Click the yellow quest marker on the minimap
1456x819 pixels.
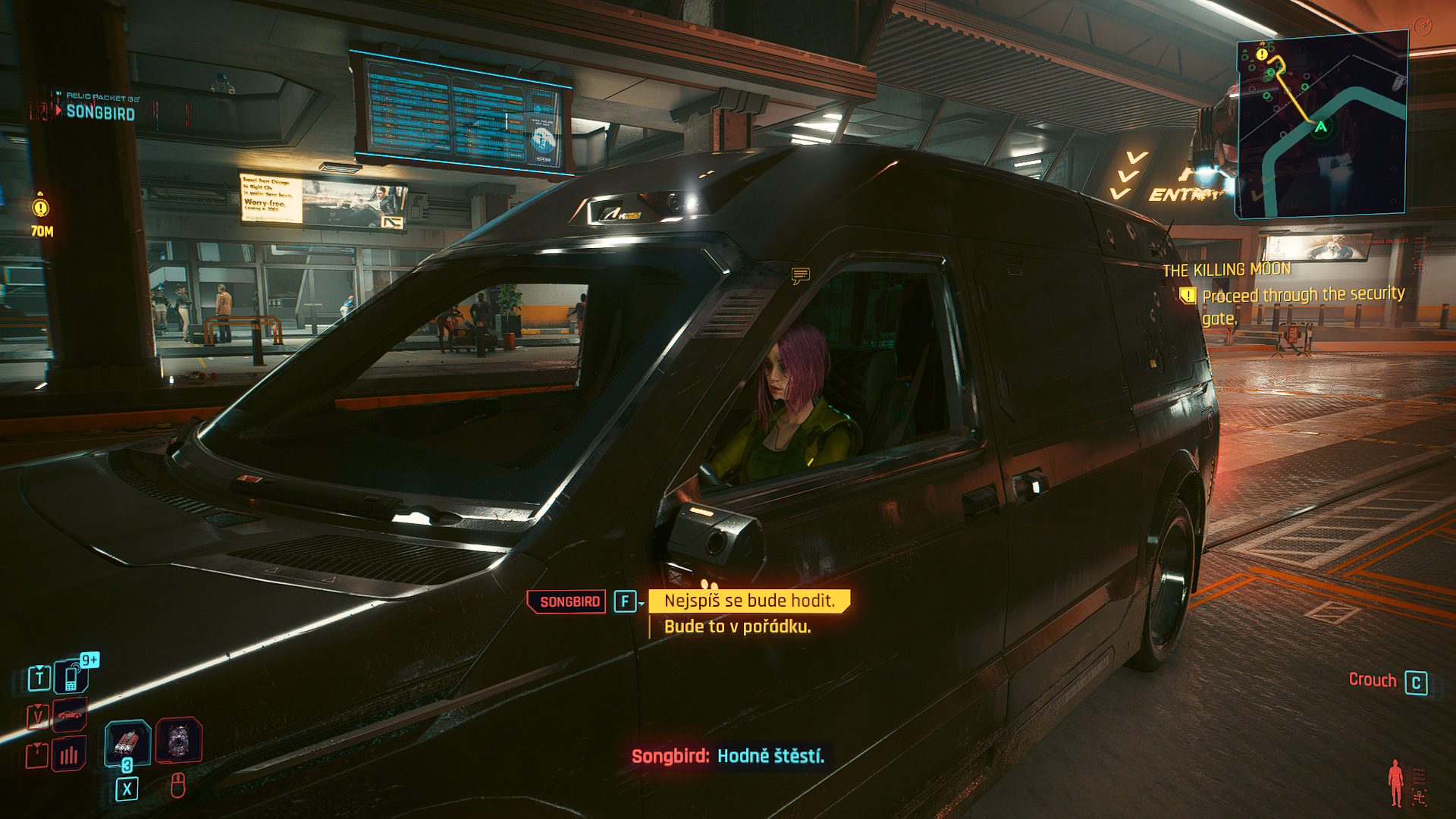coord(1261,55)
